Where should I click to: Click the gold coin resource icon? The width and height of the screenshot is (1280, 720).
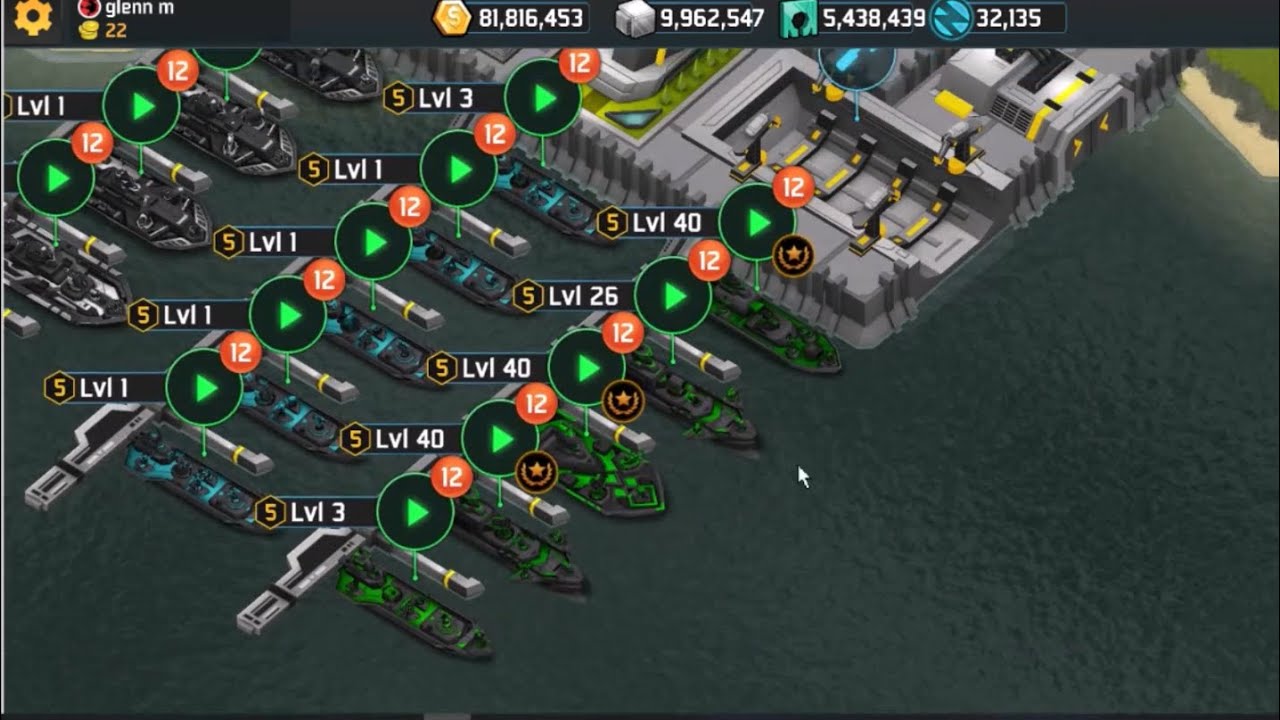451,18
